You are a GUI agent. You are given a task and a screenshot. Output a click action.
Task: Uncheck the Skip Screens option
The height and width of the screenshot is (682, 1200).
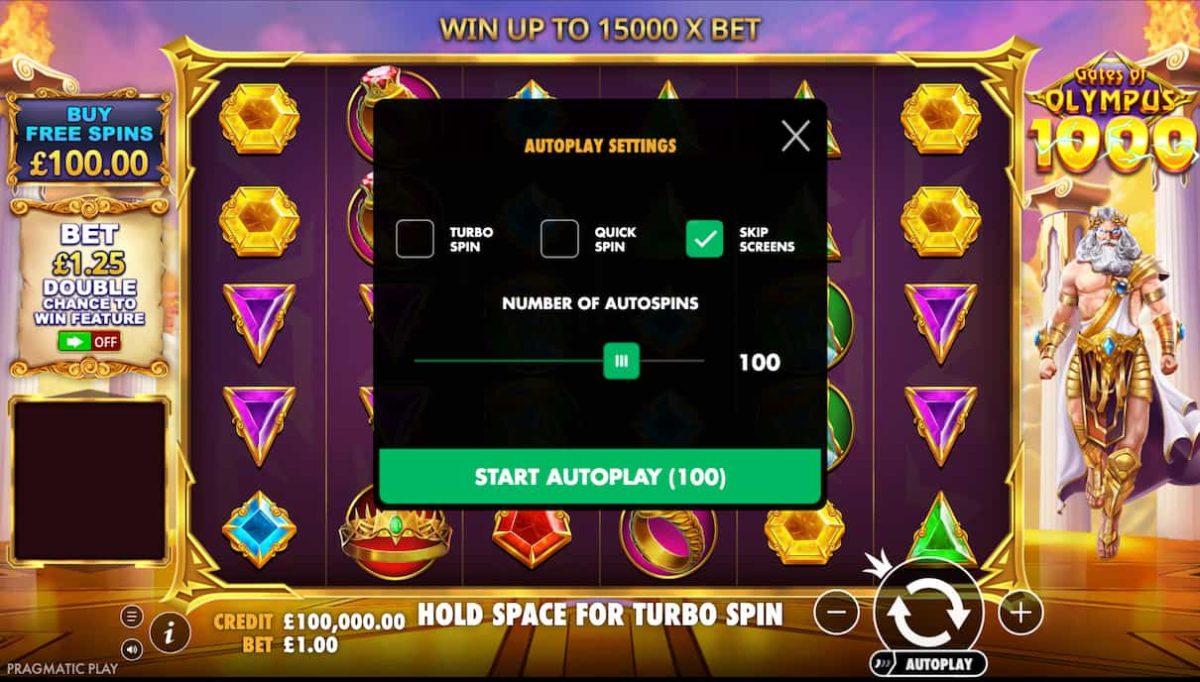coord(705,239)
